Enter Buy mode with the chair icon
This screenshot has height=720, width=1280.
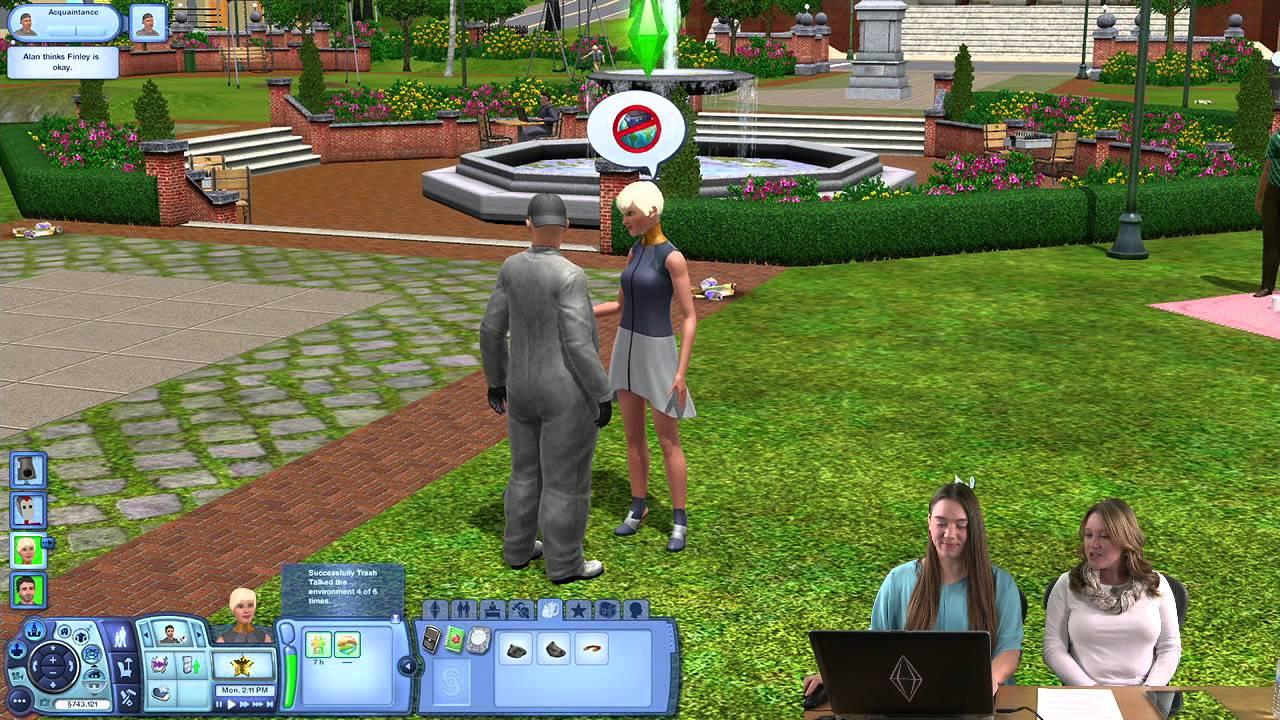coord(125,668)
